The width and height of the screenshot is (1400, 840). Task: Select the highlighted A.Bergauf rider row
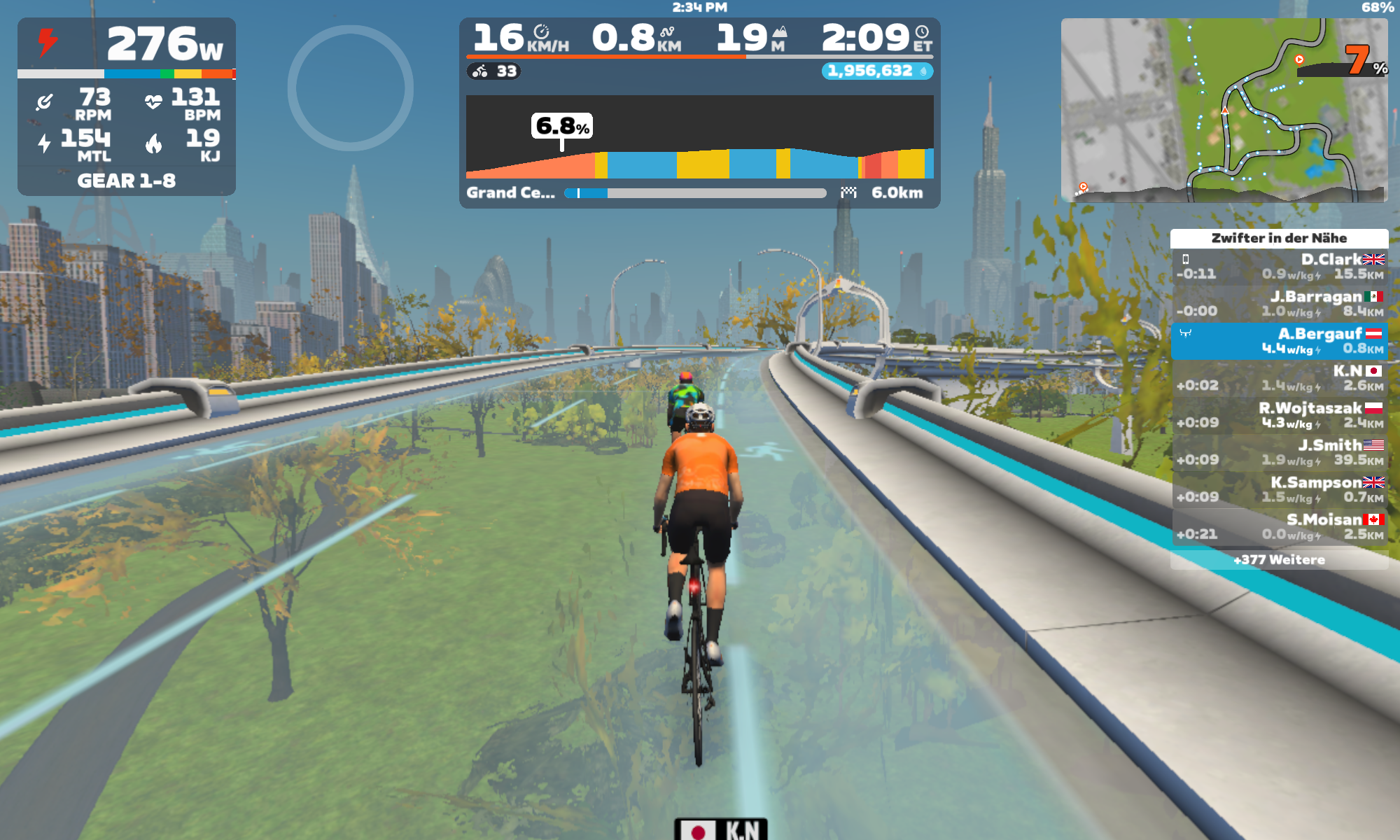coord(1279,341)
